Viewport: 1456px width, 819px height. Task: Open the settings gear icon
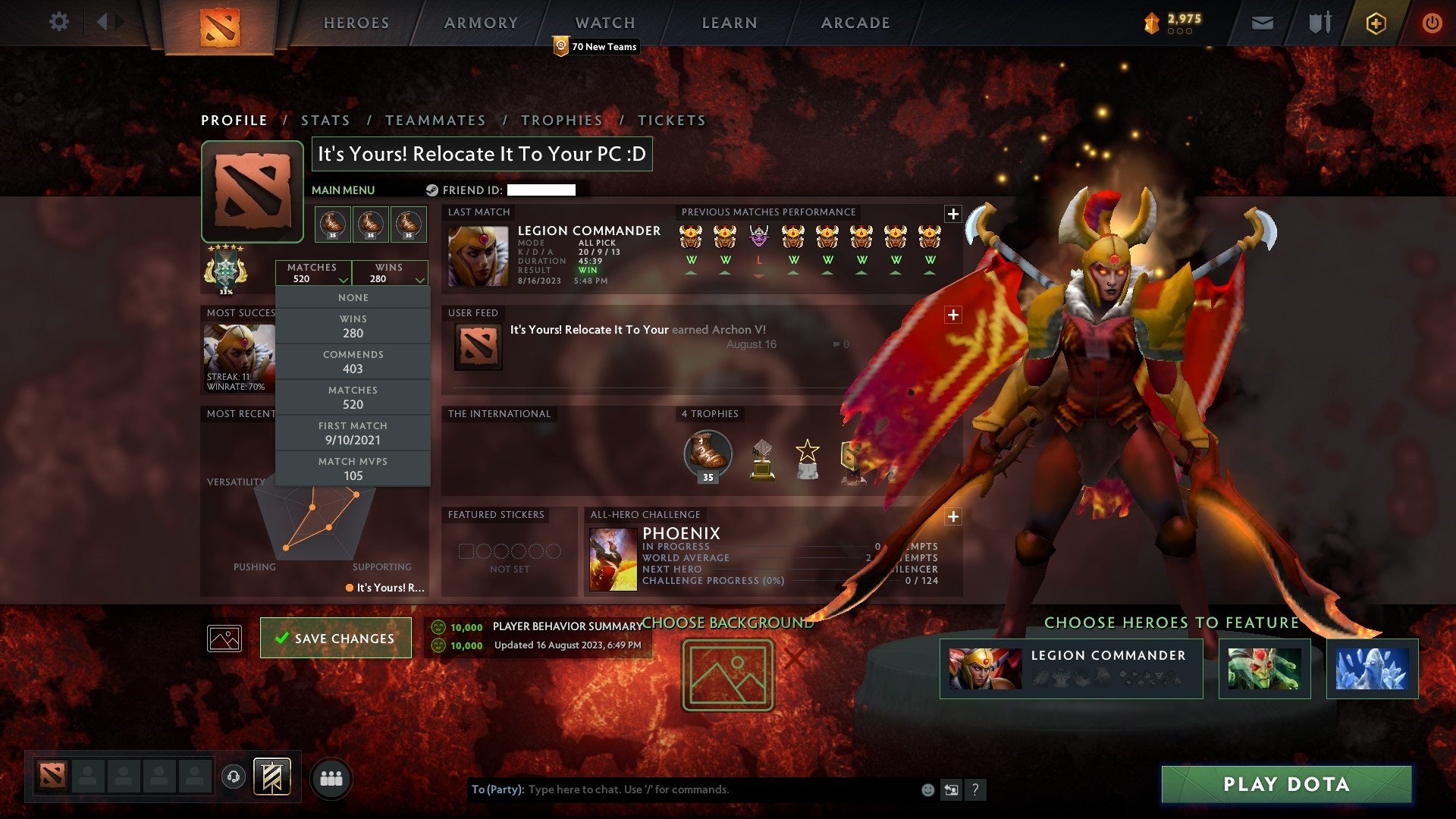pos(59,22)
